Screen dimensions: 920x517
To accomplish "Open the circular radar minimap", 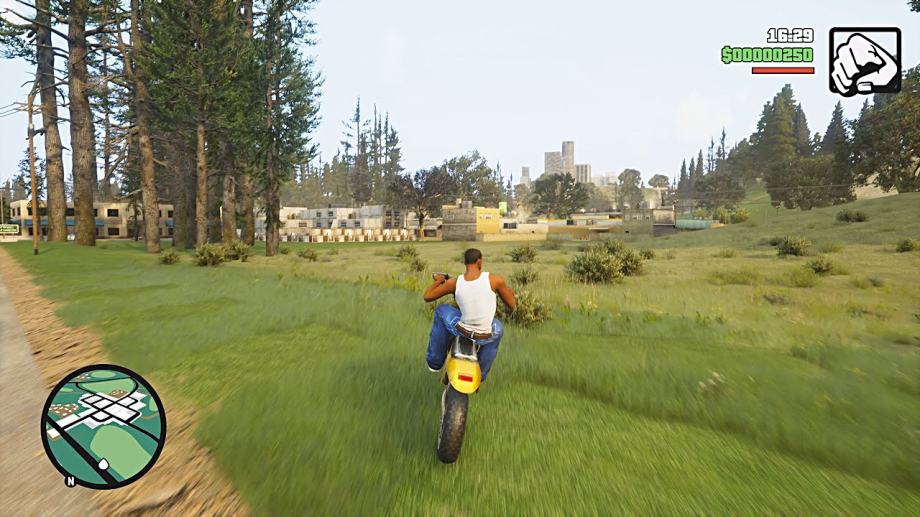I will [x=103, y=426].
